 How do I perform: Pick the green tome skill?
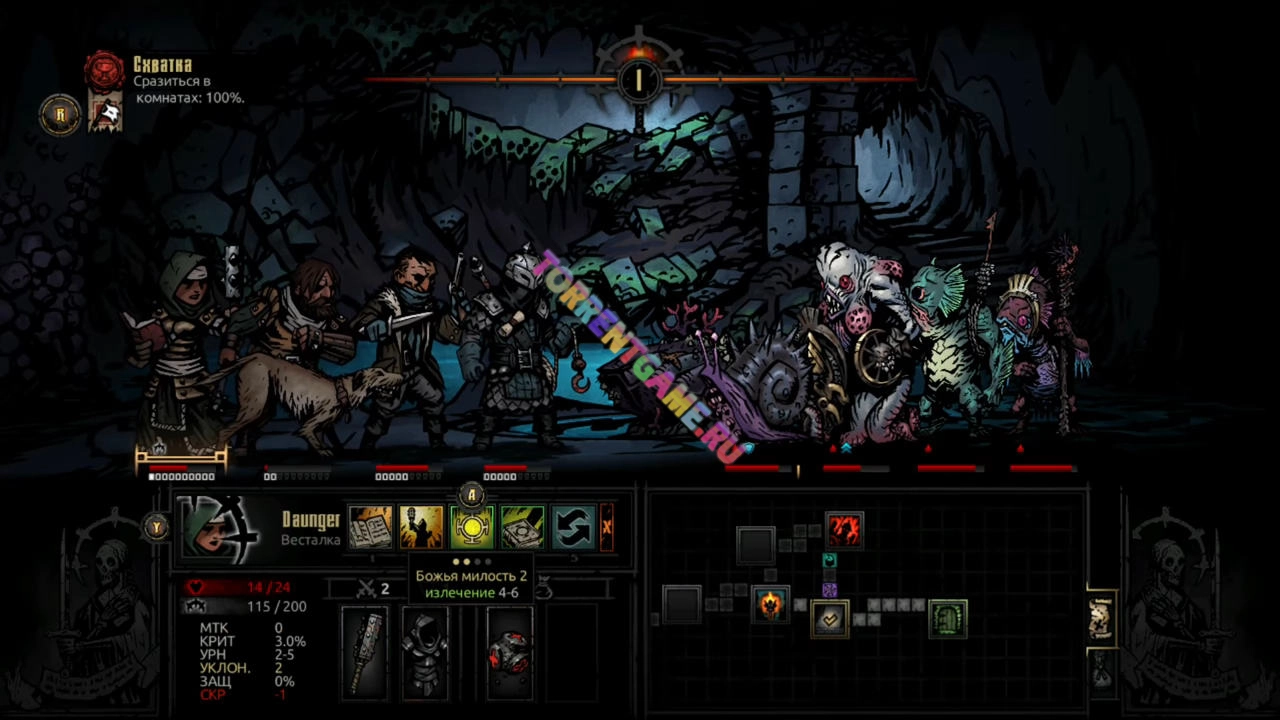[x=522, y=527]
